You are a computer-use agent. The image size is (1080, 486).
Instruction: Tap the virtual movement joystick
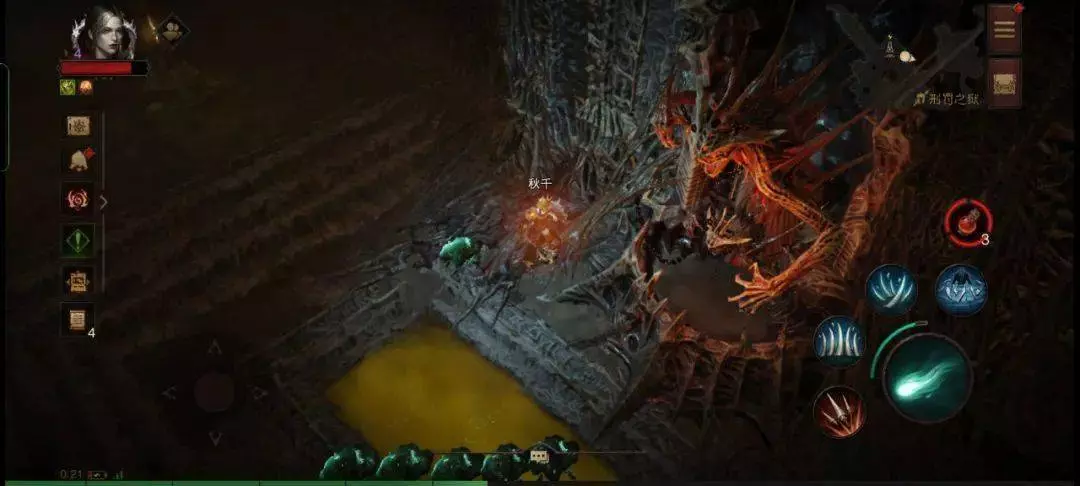pyautogui.click(x=214, y=391)
